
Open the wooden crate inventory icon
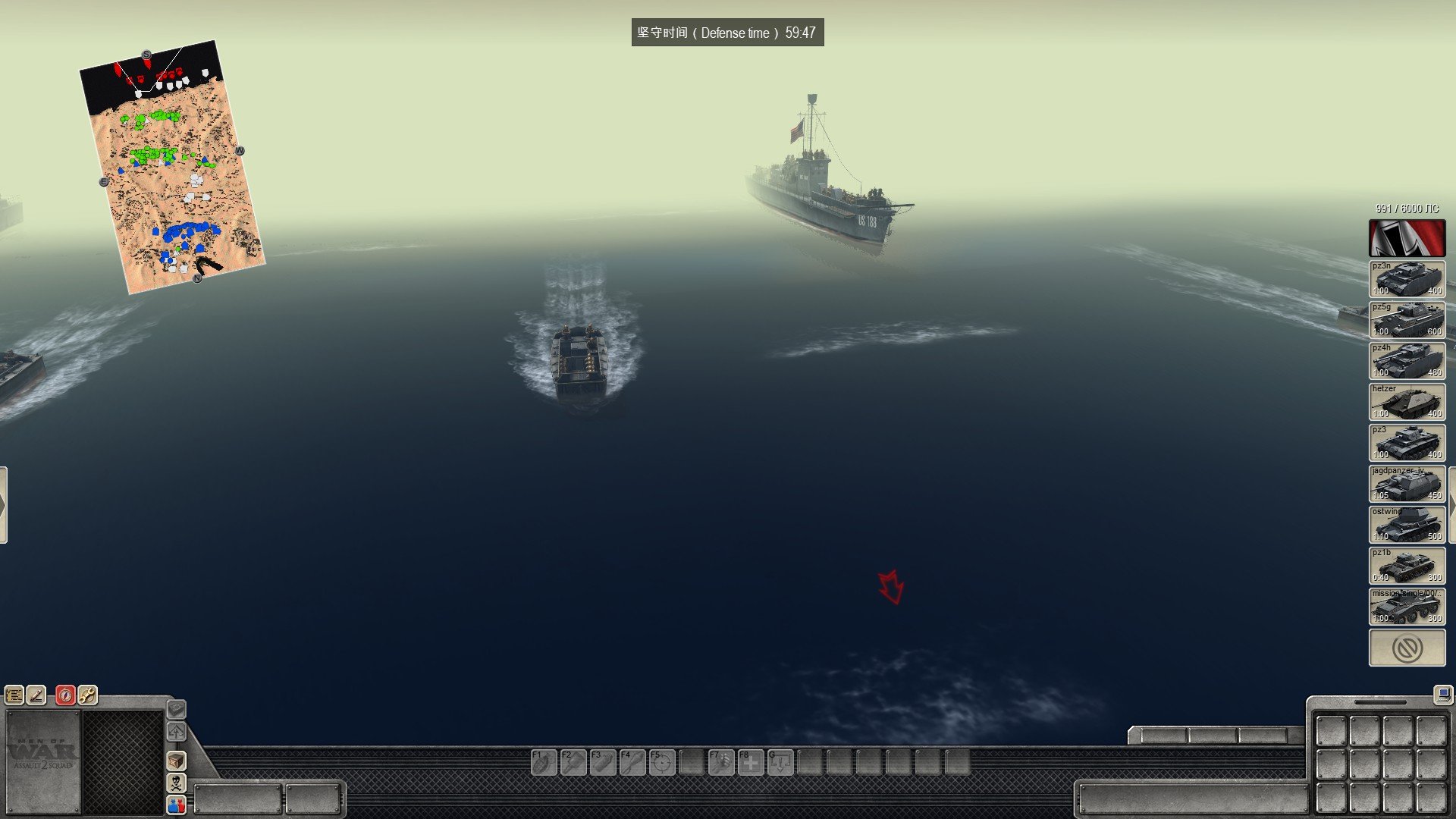click(176, 761)
